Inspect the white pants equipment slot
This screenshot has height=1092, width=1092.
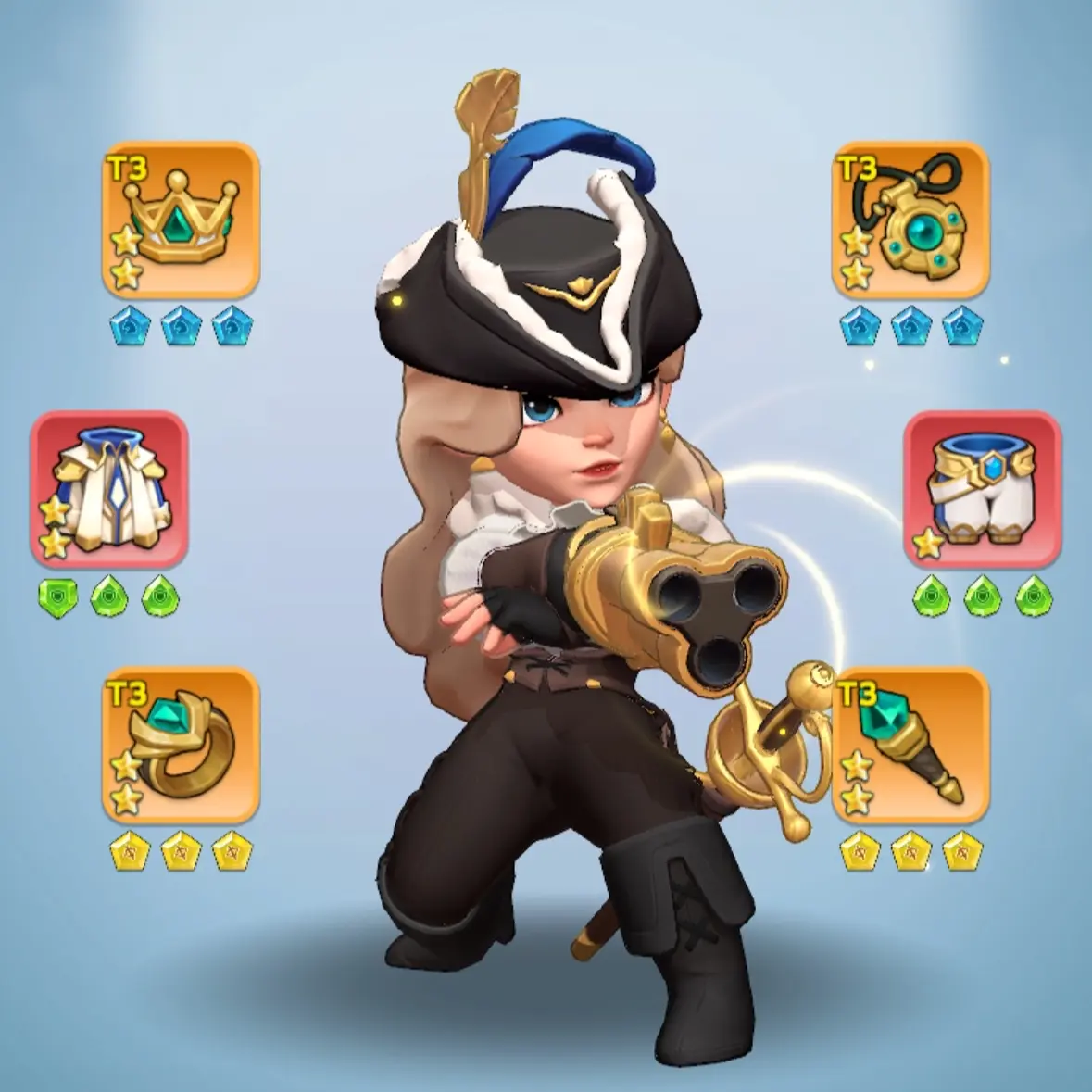tap(983, 488)
